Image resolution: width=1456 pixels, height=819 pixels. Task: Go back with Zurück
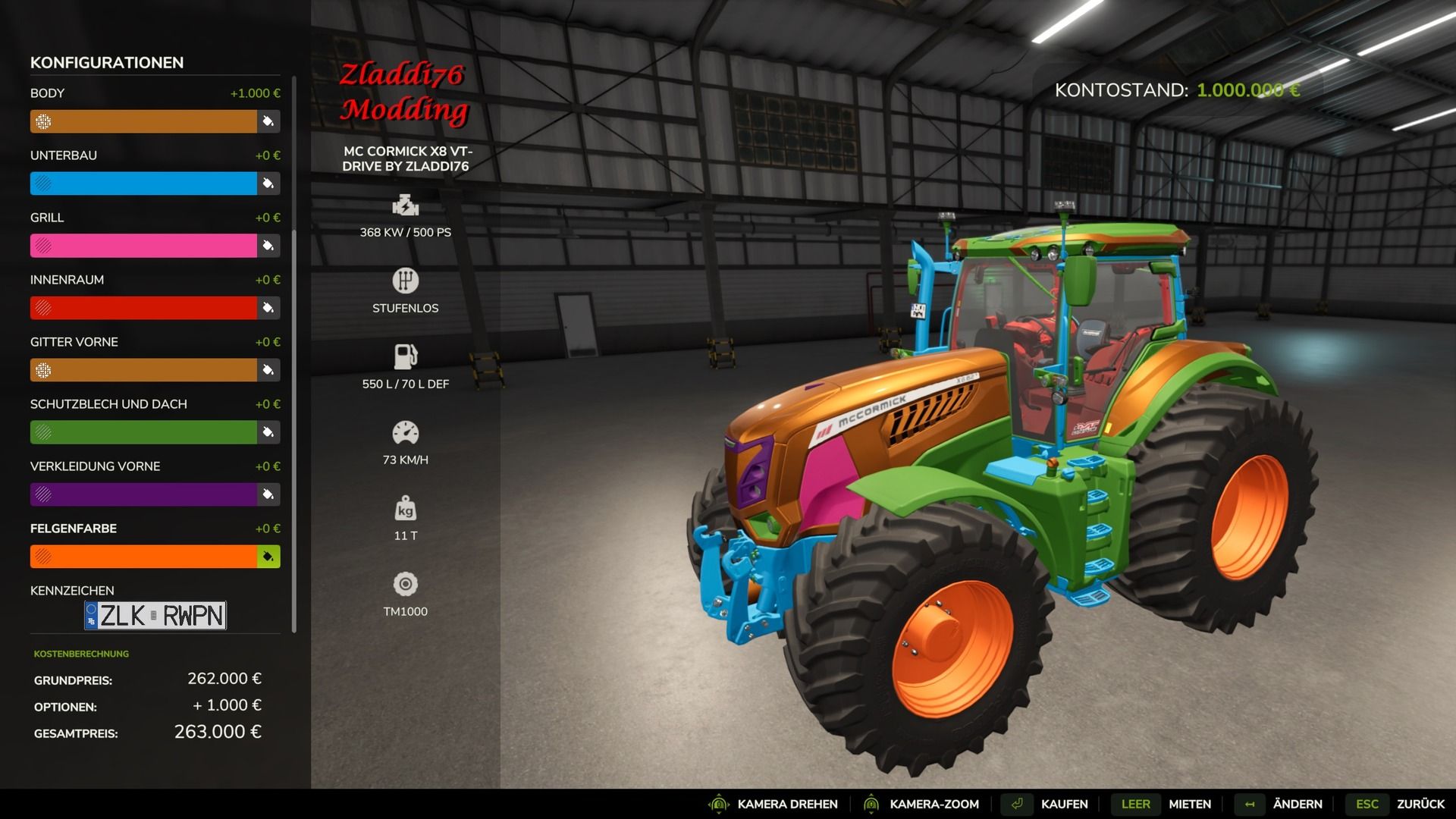coord(1420,804)
